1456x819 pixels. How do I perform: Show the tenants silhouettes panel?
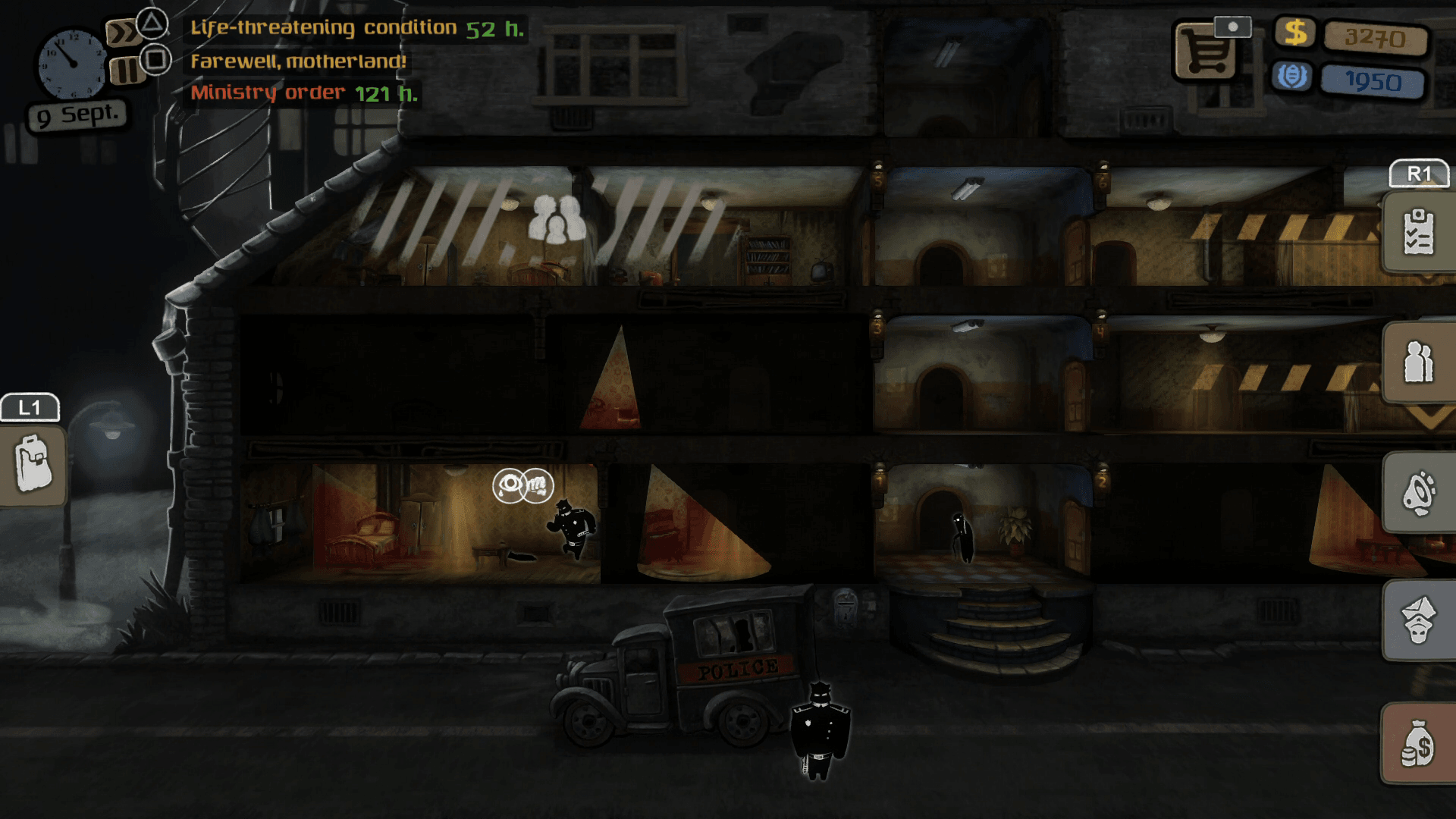tap(1417, 362)
